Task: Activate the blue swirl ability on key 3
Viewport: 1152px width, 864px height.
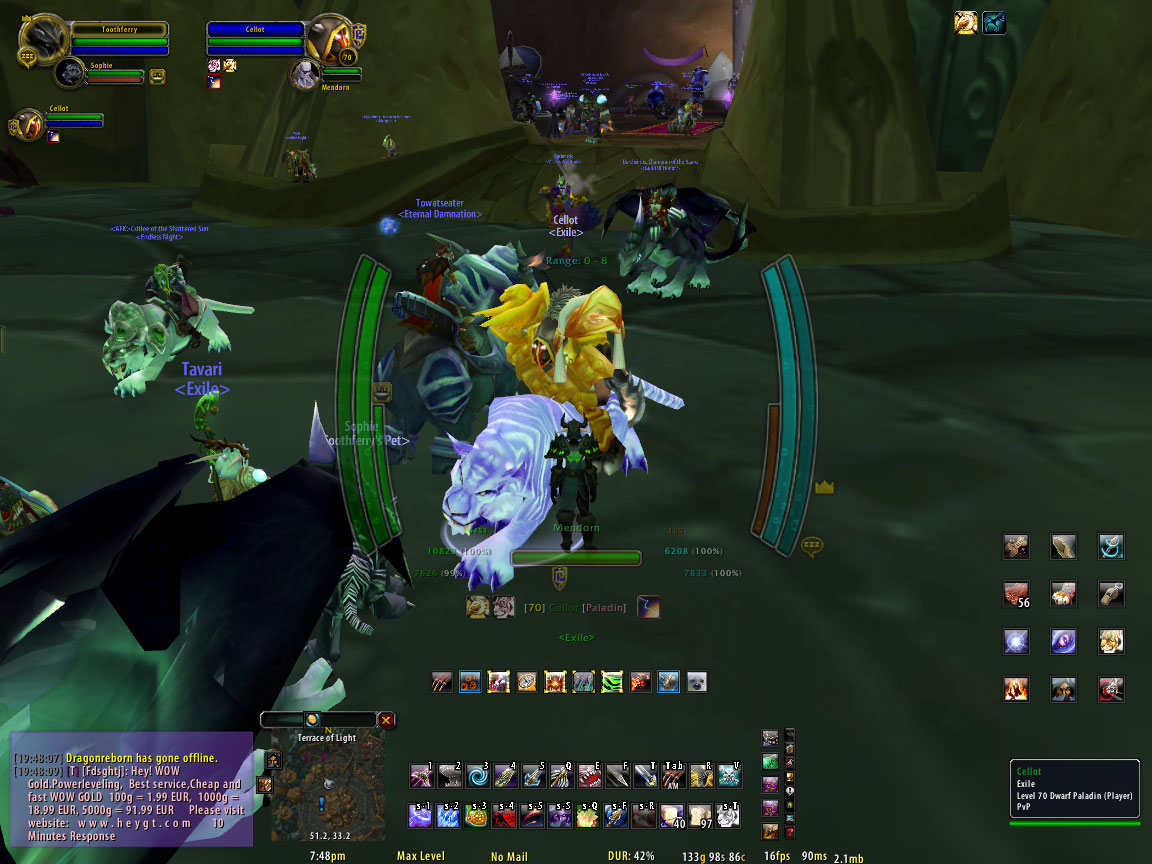Action: tap(477, 776)
